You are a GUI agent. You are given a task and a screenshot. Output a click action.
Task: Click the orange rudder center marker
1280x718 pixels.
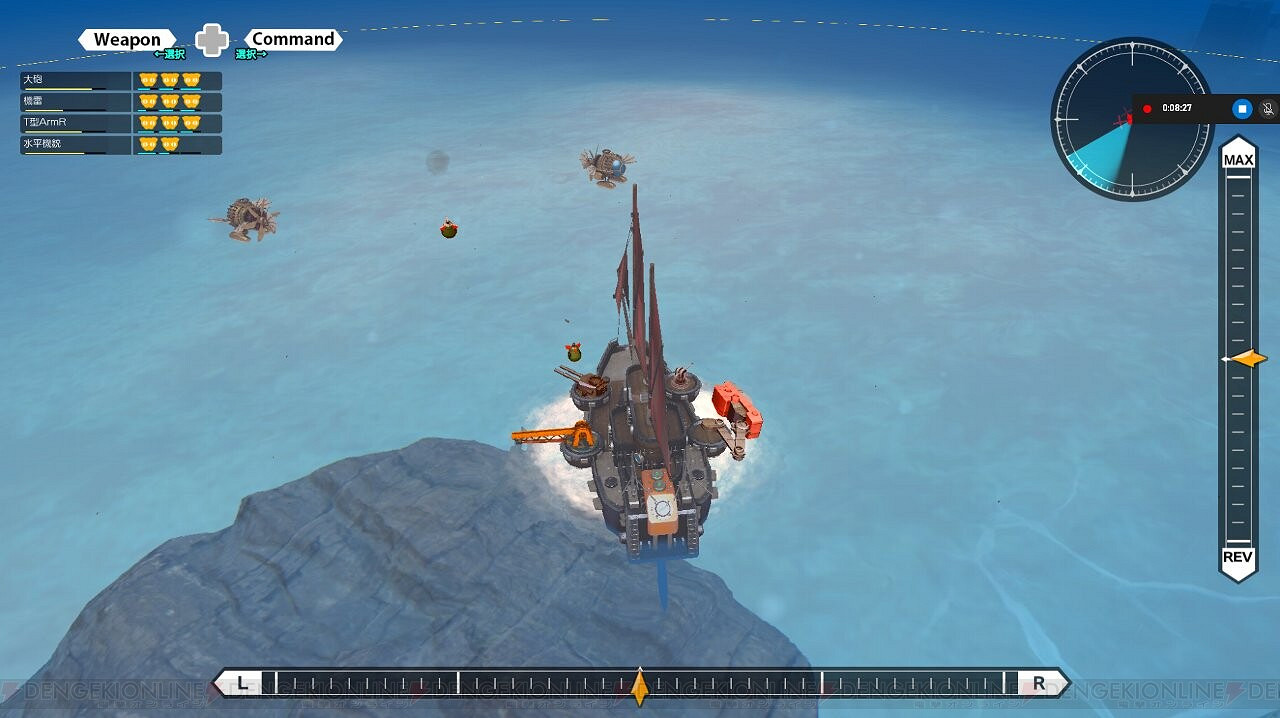pos(640,686)
